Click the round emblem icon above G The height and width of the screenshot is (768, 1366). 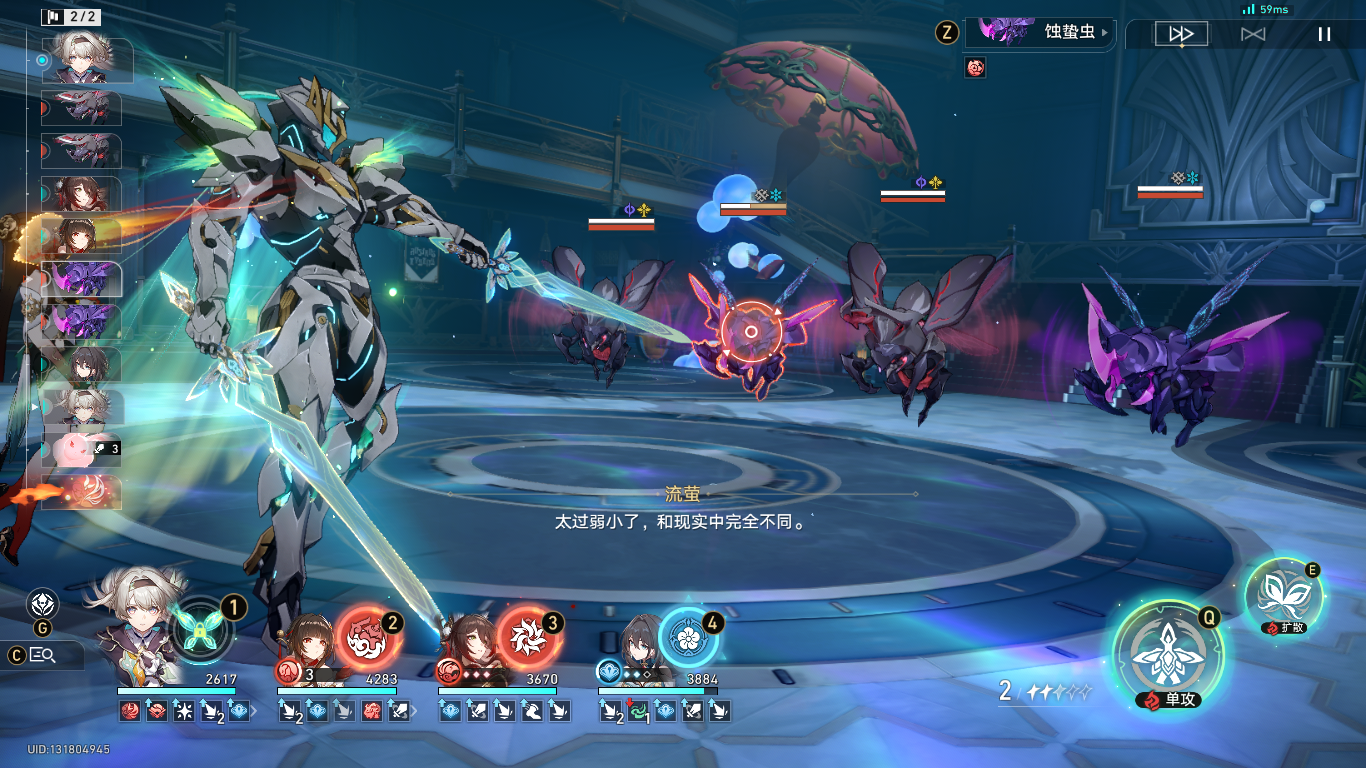pyautogui.click(x=42, y=604)
